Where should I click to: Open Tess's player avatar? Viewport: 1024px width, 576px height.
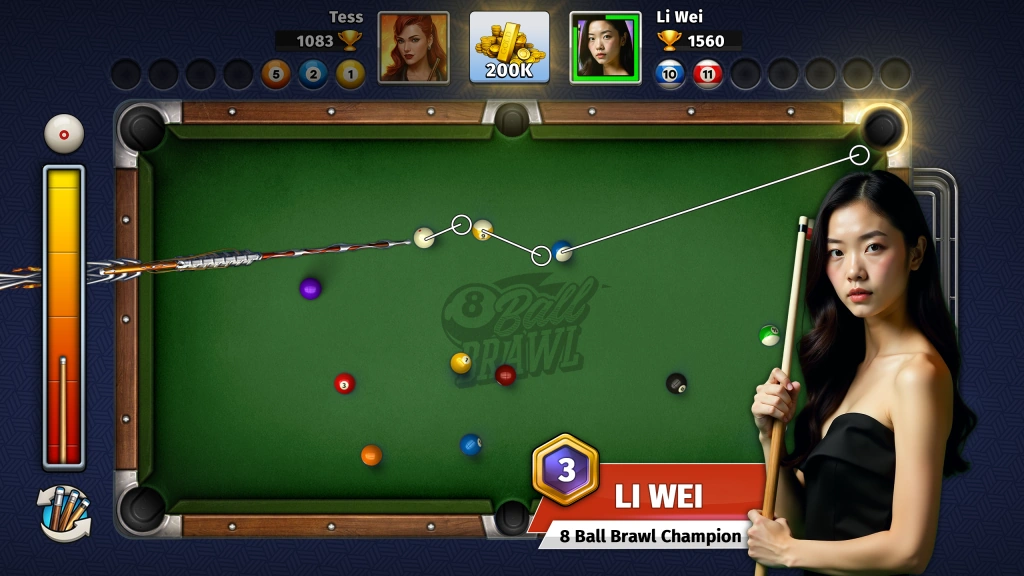(x=413, y=47)
